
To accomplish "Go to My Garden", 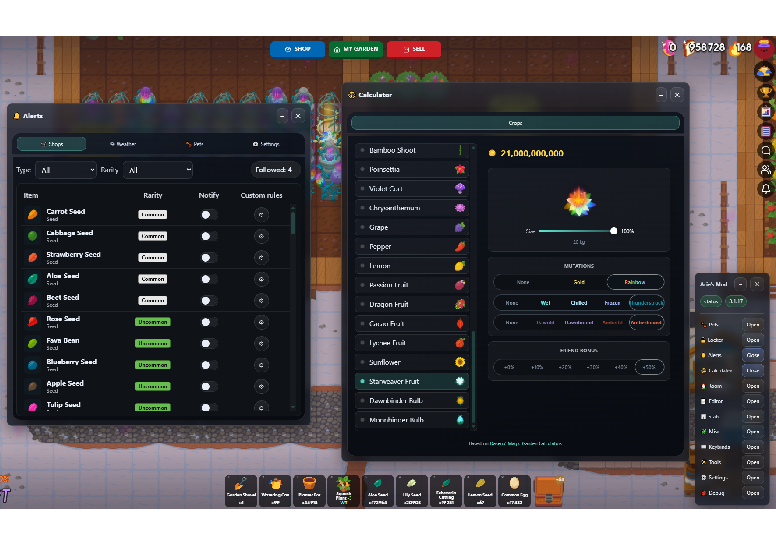I will [356, 49].
